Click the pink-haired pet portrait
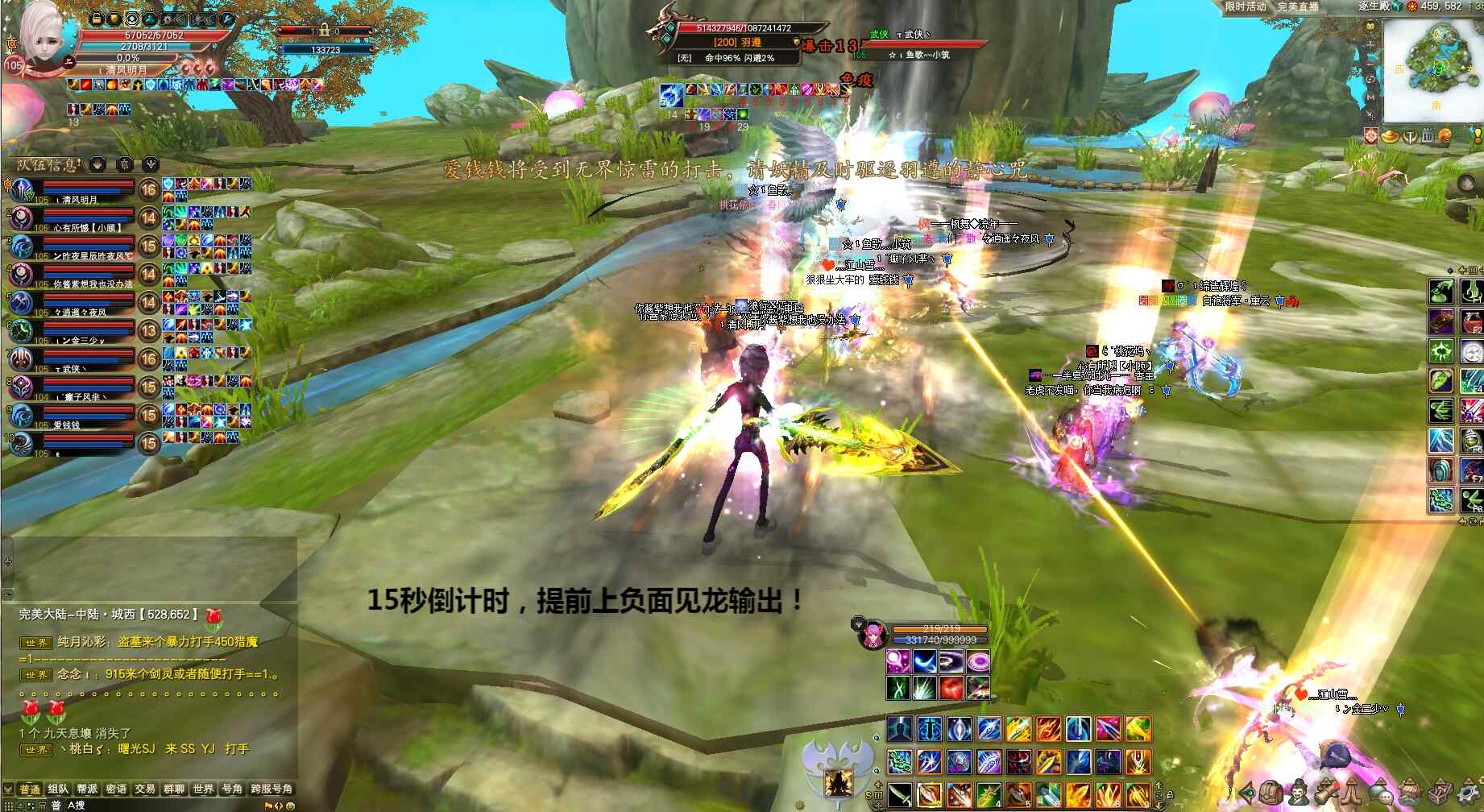The width and height of the screenshot is (1484, 812). point(870,635)
